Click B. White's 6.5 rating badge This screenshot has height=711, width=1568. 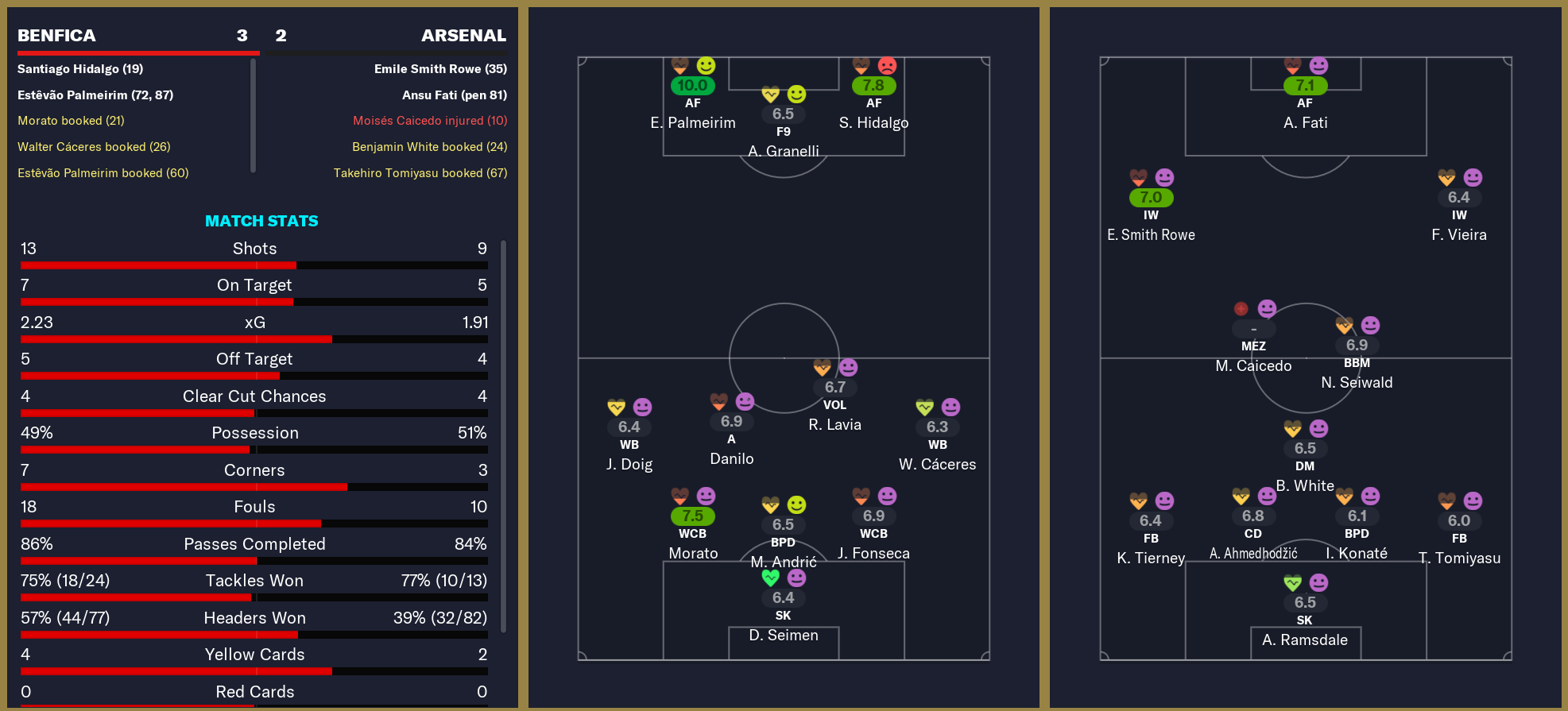coord(1304,448)
